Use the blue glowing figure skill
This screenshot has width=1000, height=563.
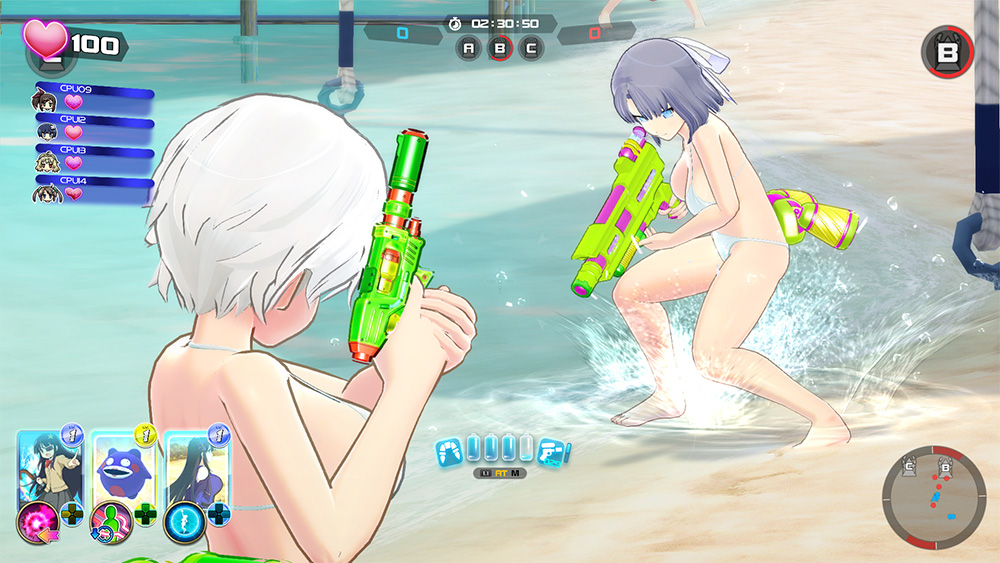pyautogui.click(x=183, y=520)
